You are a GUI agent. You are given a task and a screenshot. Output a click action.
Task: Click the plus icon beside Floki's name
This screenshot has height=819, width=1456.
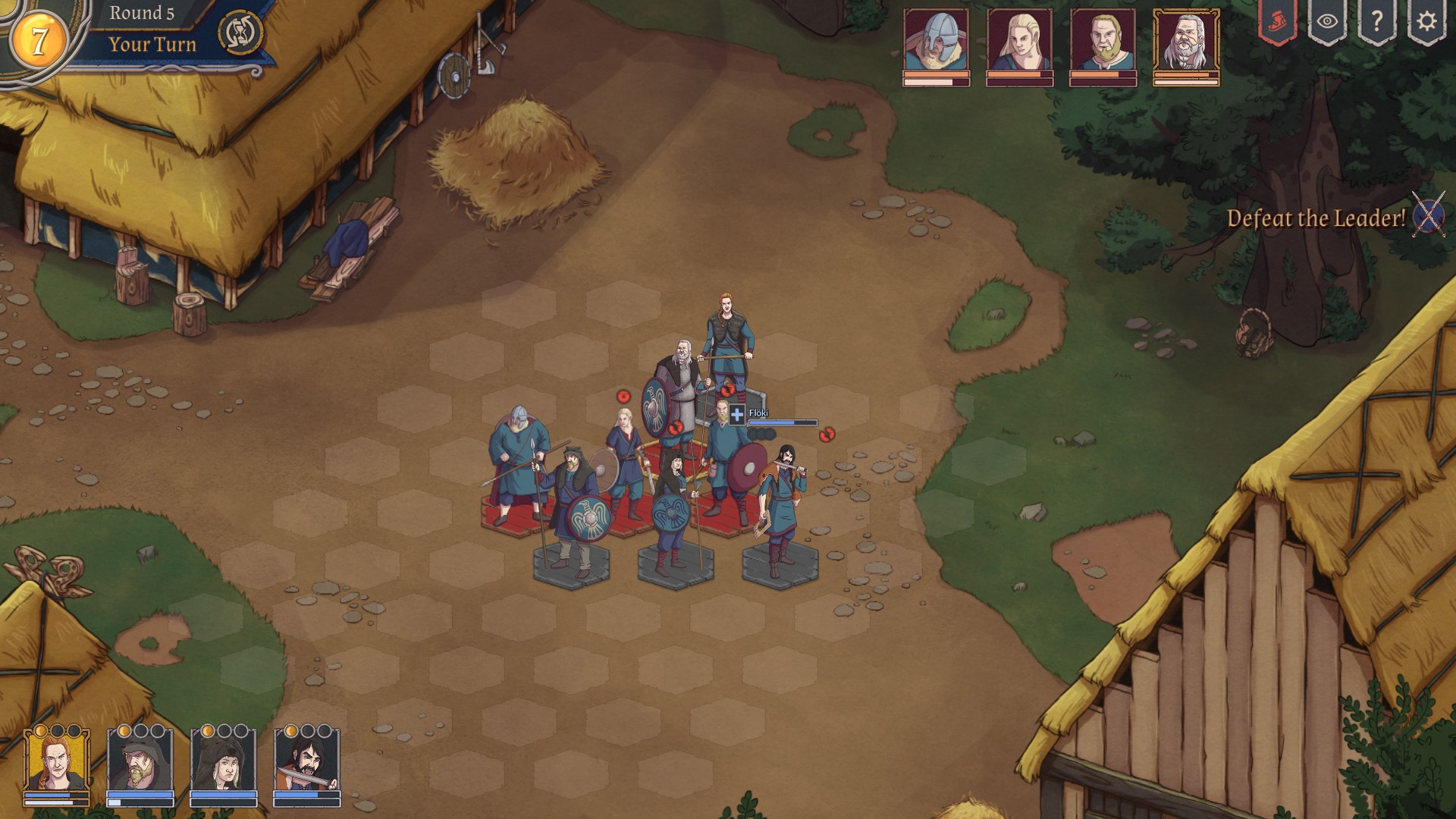click(x=736, y=414)
